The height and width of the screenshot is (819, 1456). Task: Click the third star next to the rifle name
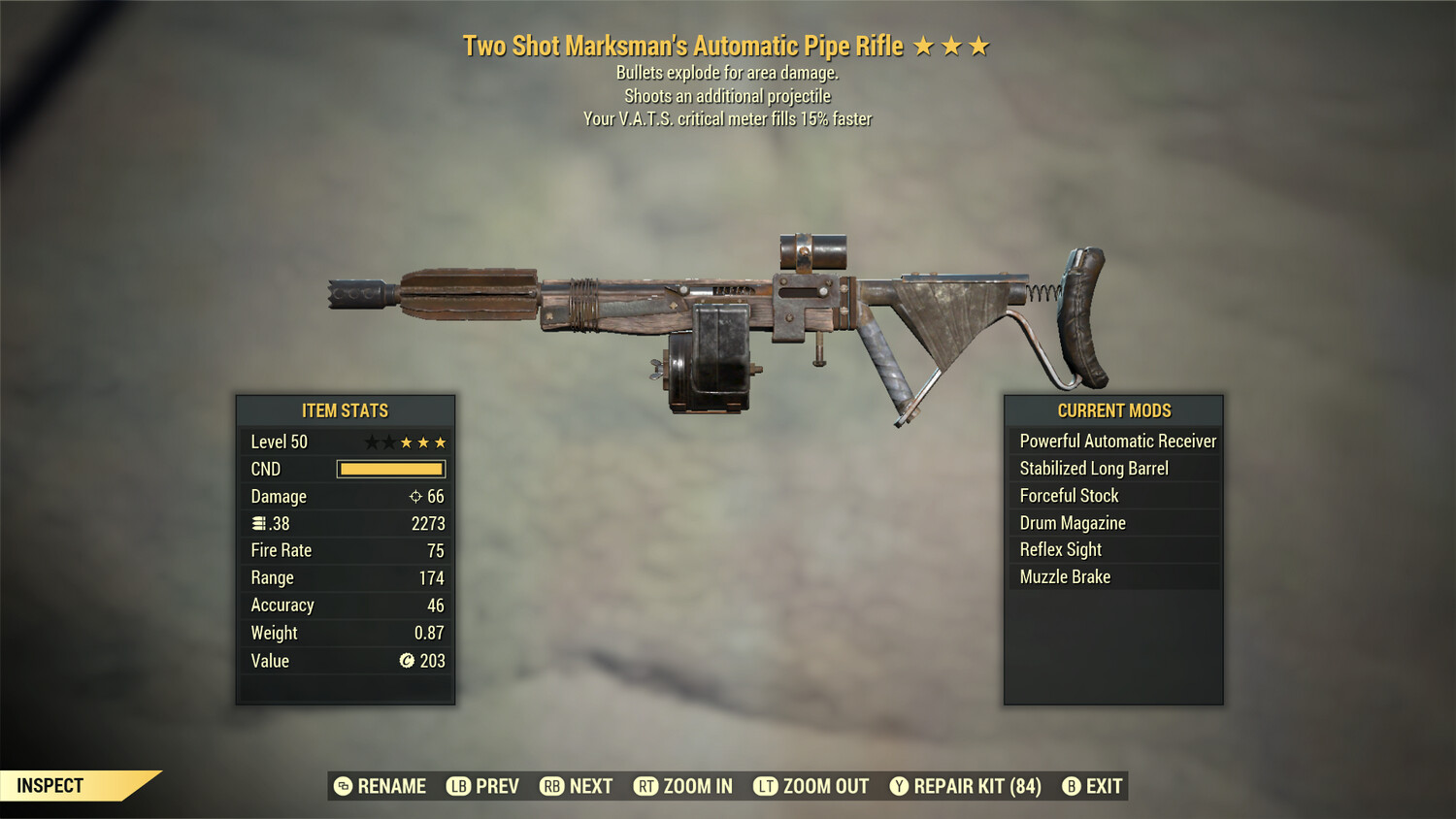(980, 45)
